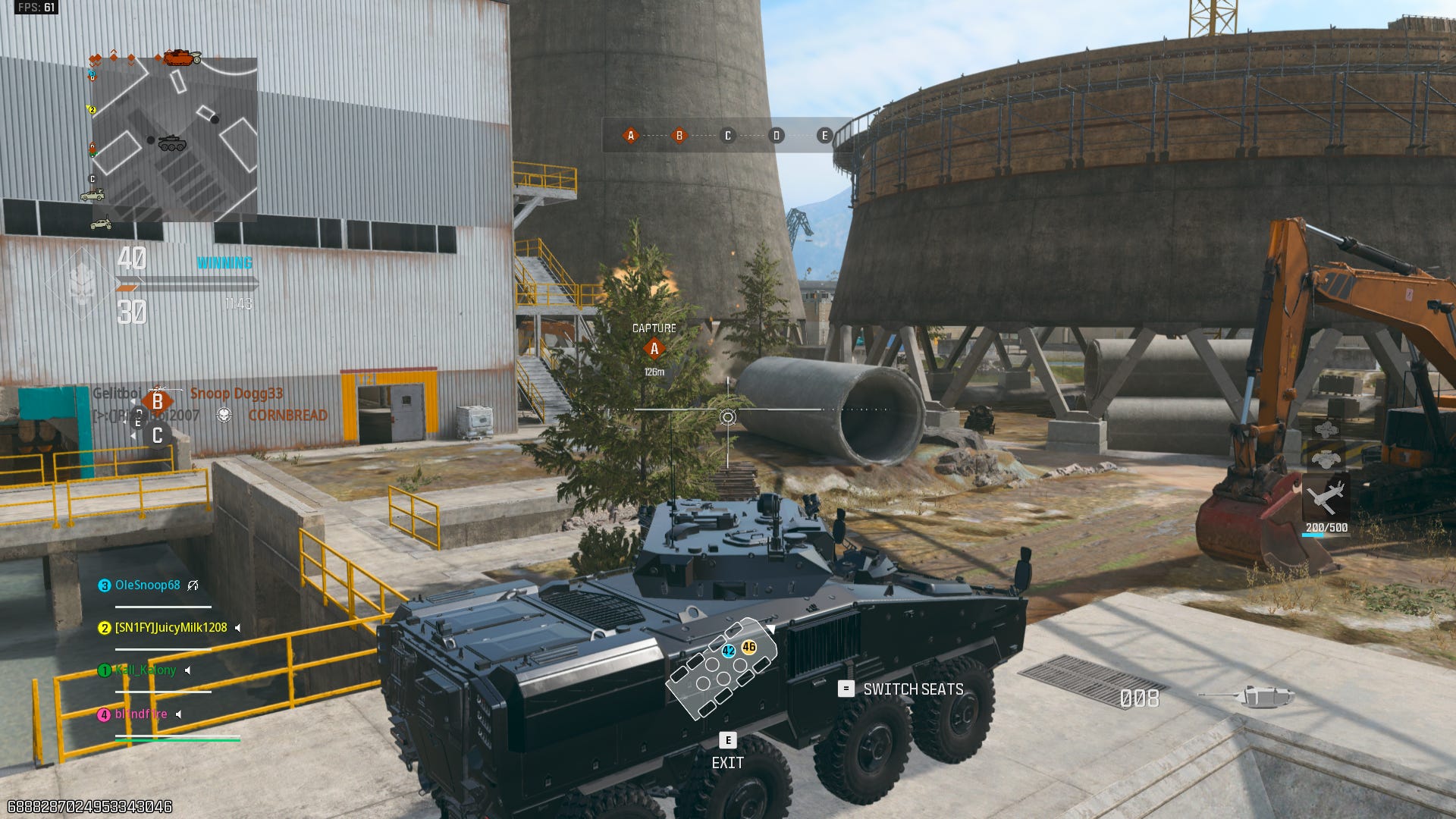Choose [SN1FY]JuicyMilk1208 in the squad list
1456x819 pixels.
[x=171, y=628]
